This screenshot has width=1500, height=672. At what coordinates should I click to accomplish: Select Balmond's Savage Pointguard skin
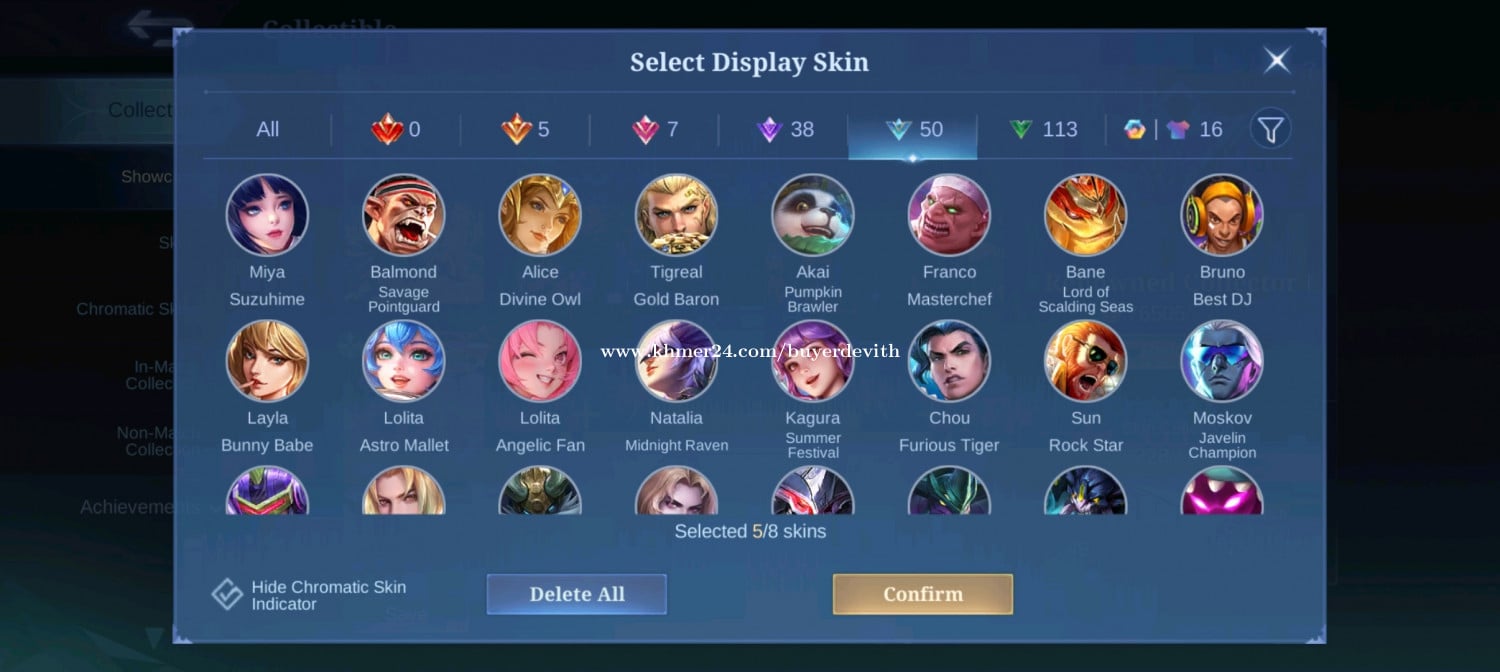403,216
